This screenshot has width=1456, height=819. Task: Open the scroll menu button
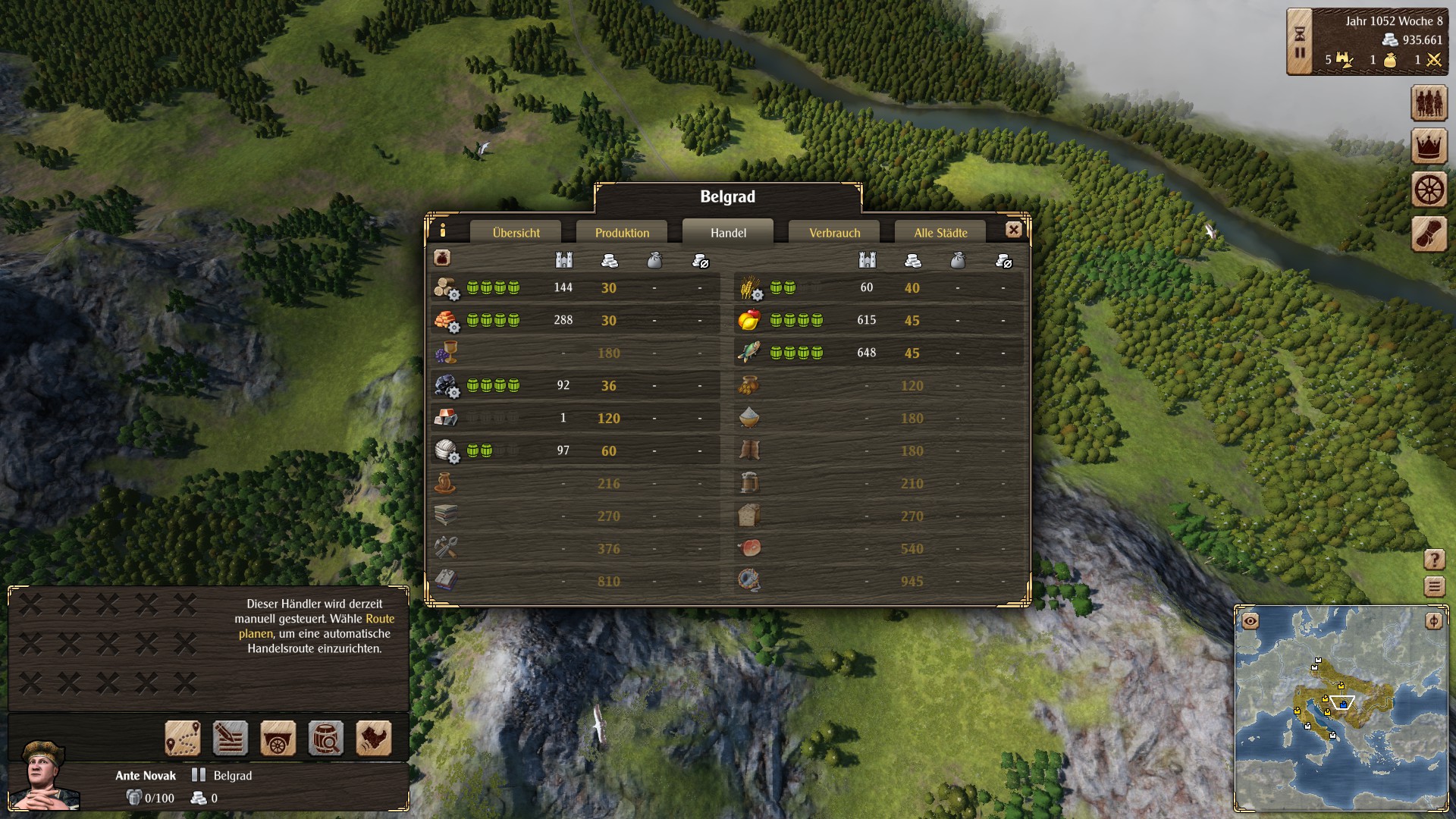pyautogui.click(x=1429, y=234)
